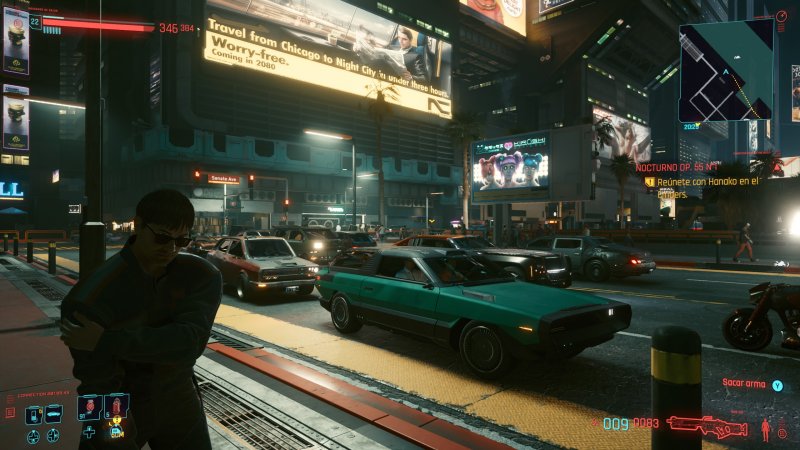The image size is (800, 450).
Task: Use the red grenade quick slot
Action: (x=90, y=407)
